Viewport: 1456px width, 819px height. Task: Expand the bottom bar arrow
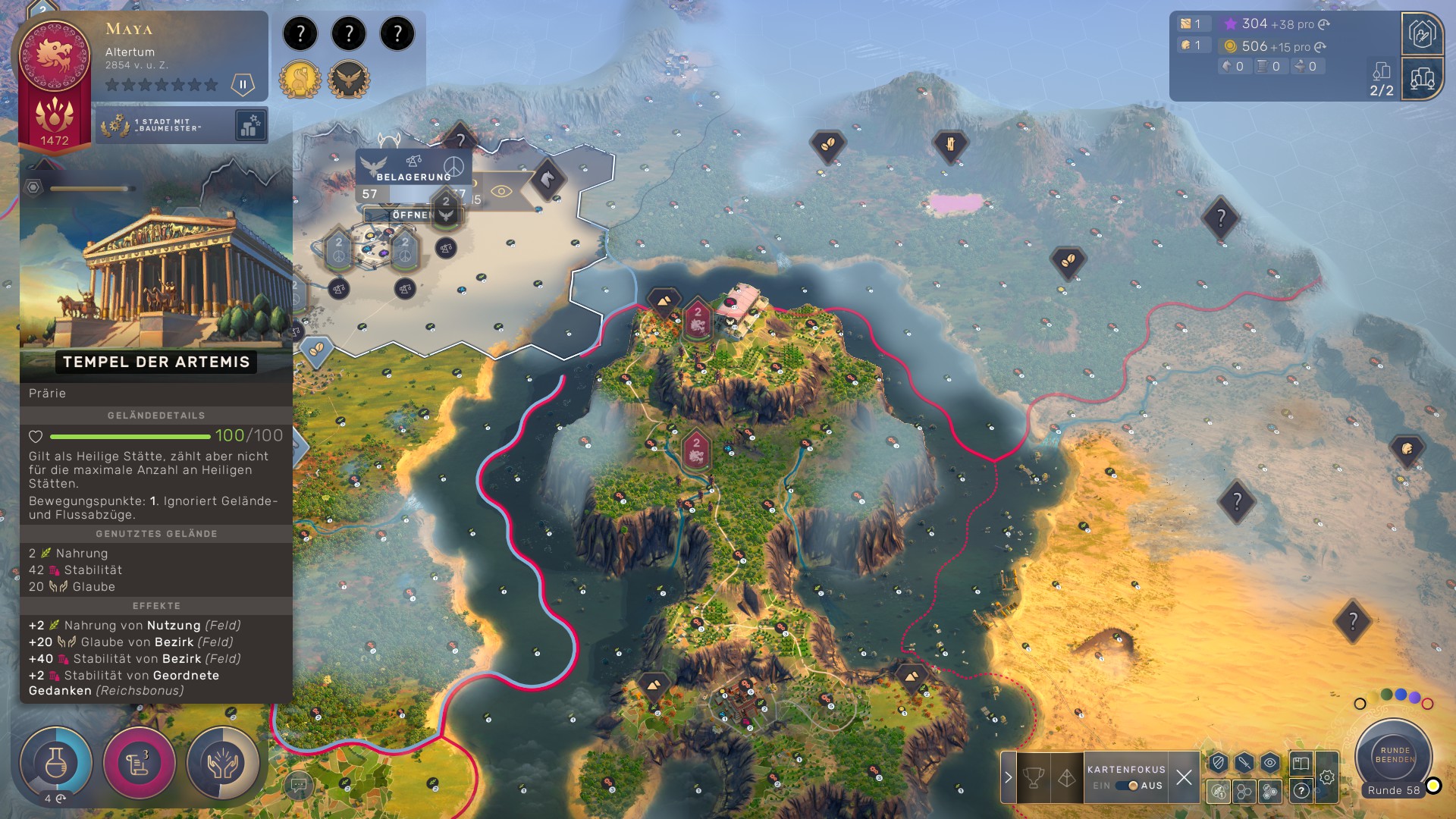point(1009,777)
